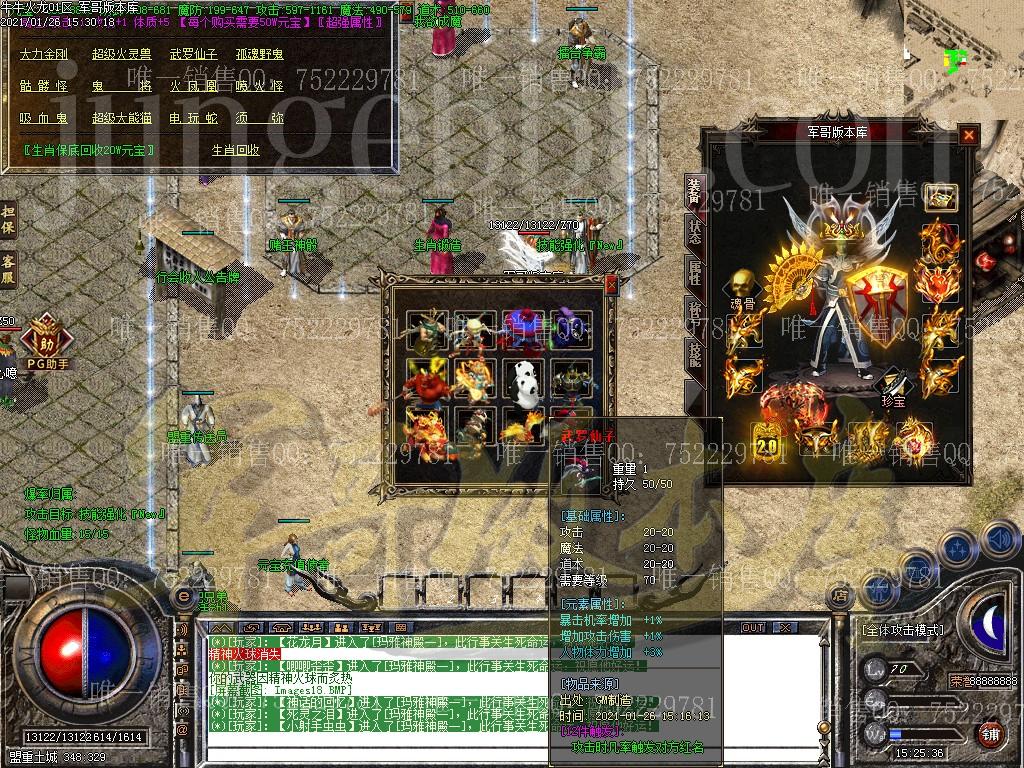Click the OUT button above the chat
This screenshot has width=1024, height=768.
pos(752,627)
